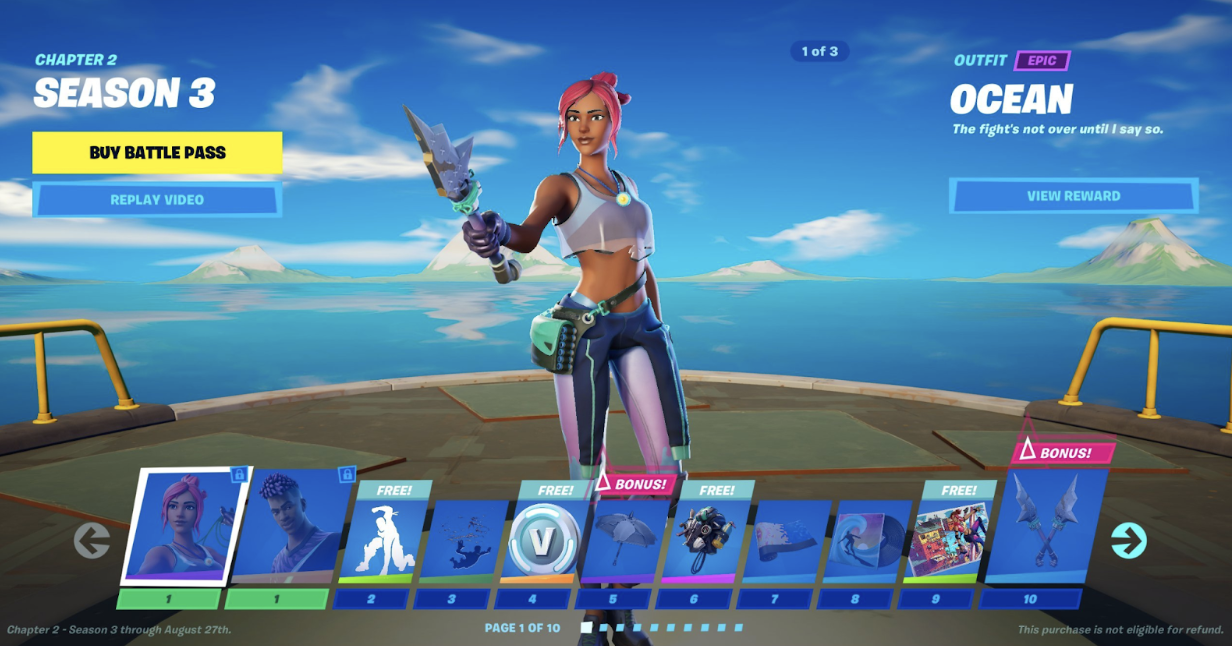View the Ocean outfit reward
The width and height of the screenshot is (1232, 646).
(x=1073, y=196)
